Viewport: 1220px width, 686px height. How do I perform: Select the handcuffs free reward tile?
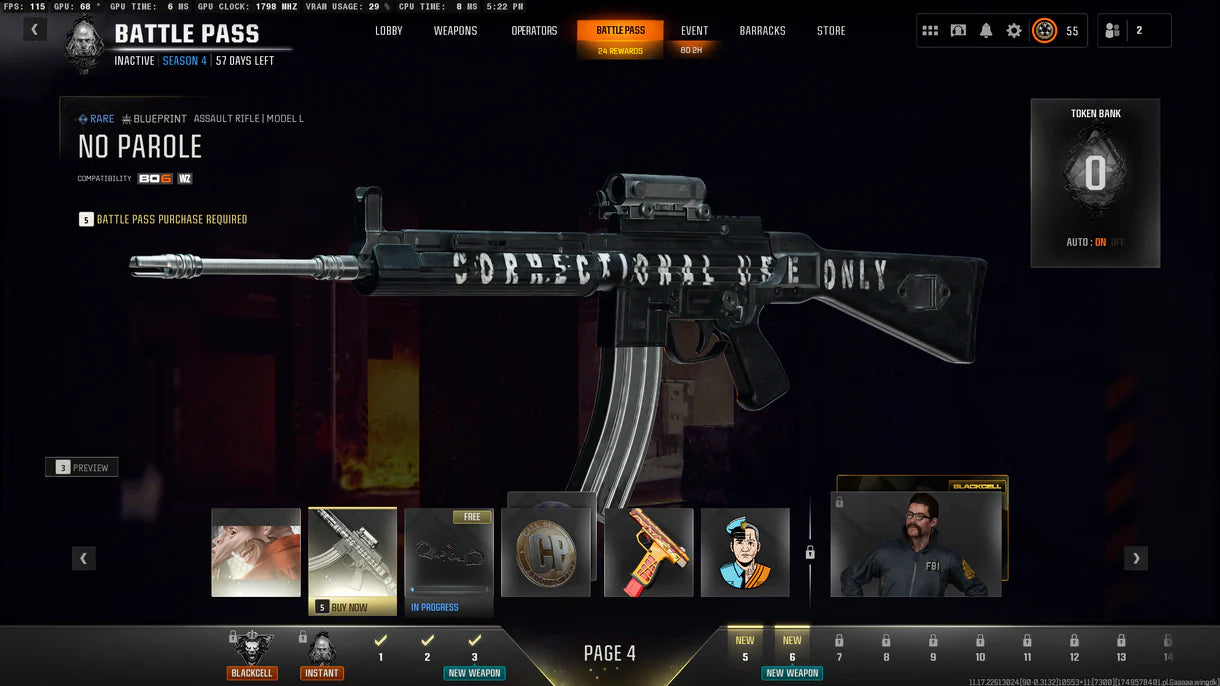(449, 553)
